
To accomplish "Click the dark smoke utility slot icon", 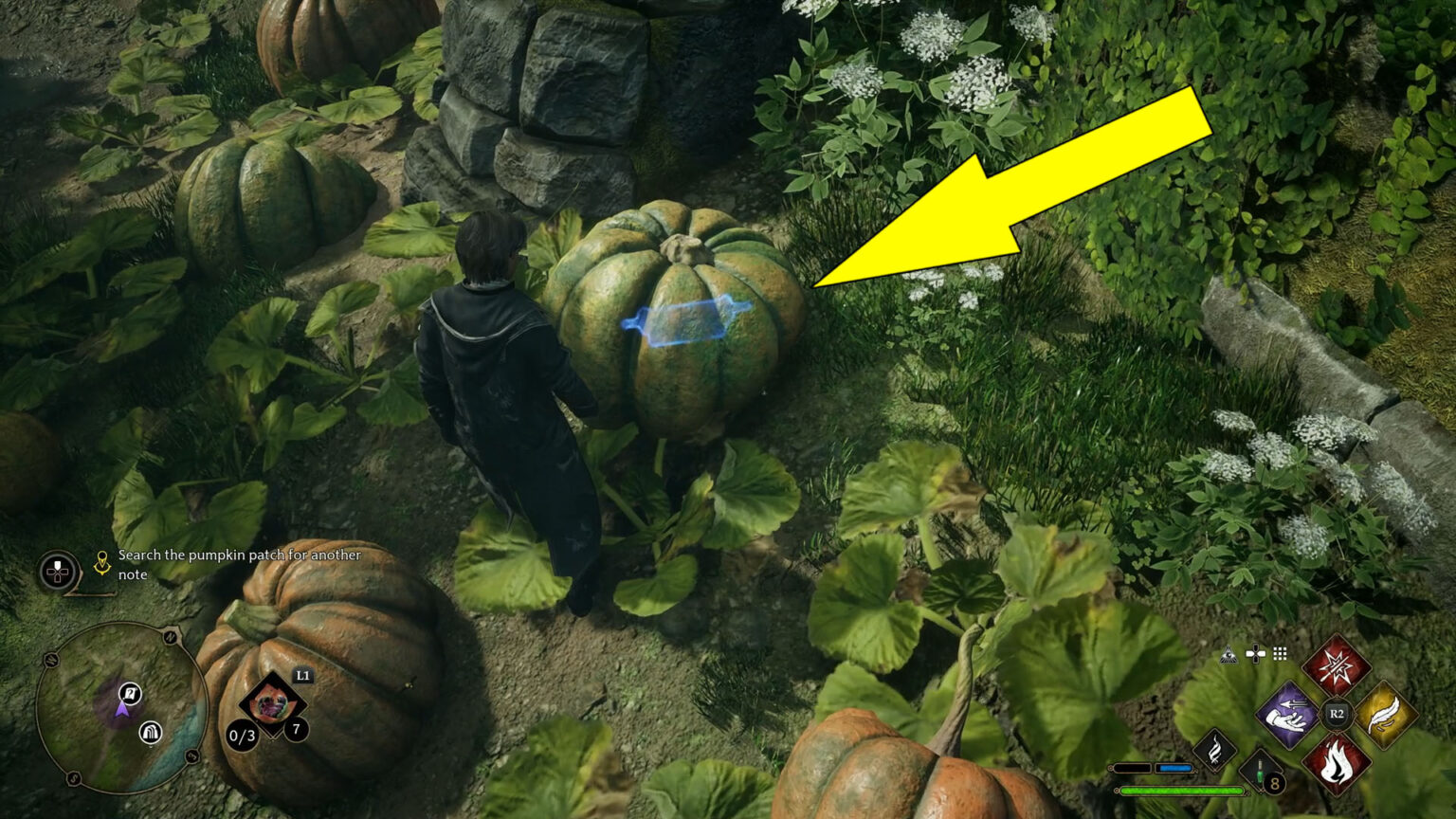I will point(1215,749).
